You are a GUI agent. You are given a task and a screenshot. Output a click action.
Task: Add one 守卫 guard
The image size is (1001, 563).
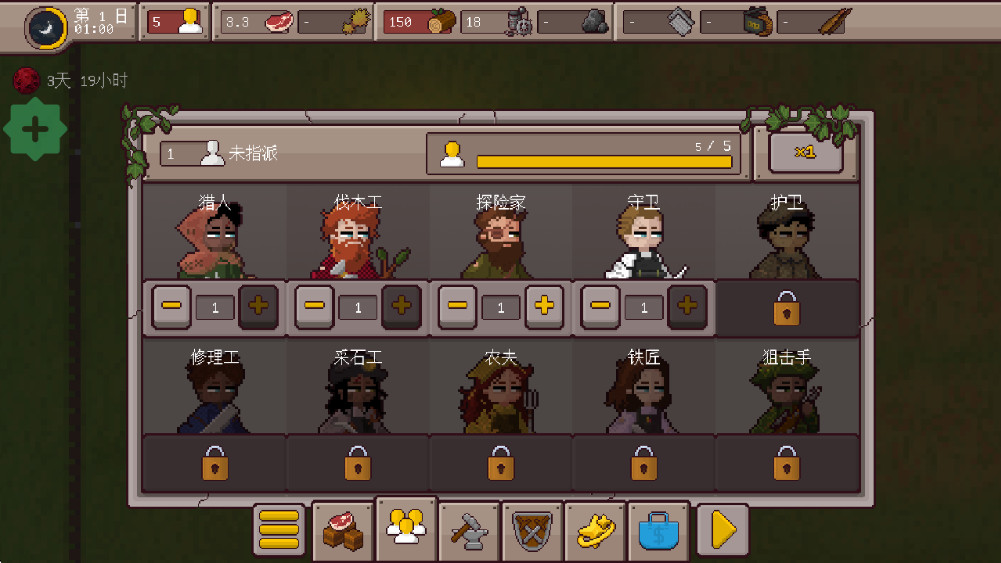click(687, 306)
